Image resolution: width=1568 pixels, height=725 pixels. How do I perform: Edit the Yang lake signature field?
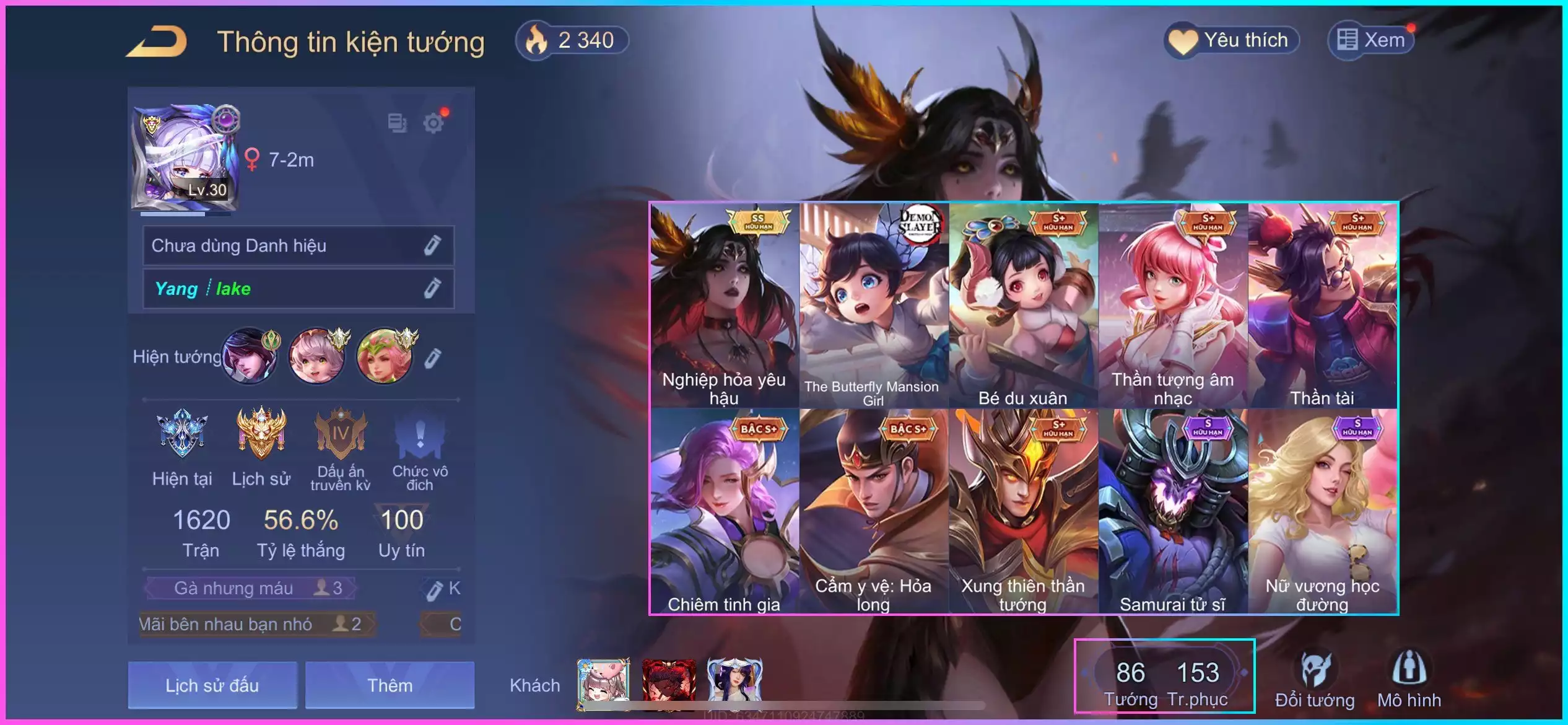pos(432,288)
